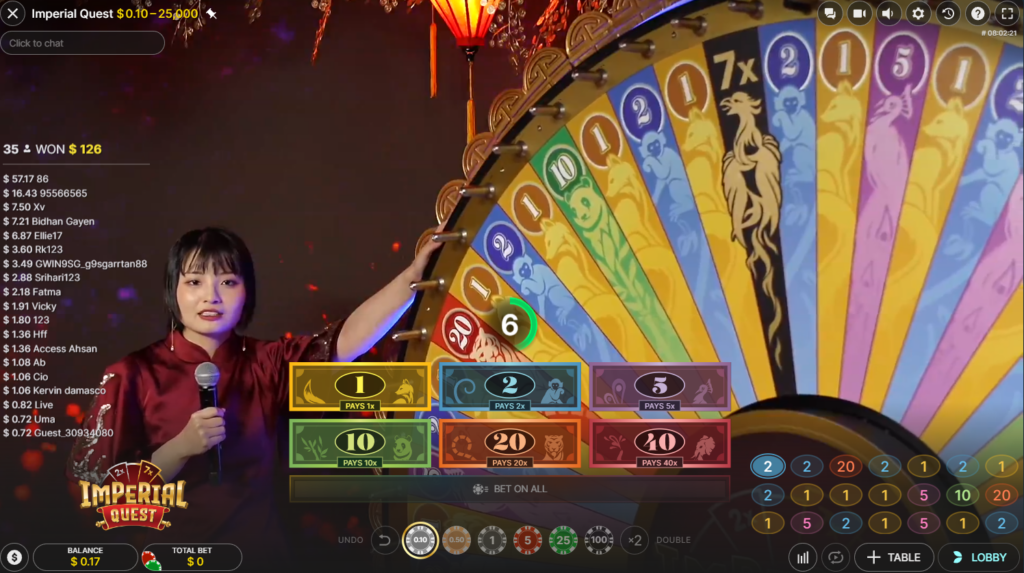Viewport: 1024px width, 573px height.
Task: Bet on the orange 20 spot
Action: pyautogui.click(x=510, y=443)
